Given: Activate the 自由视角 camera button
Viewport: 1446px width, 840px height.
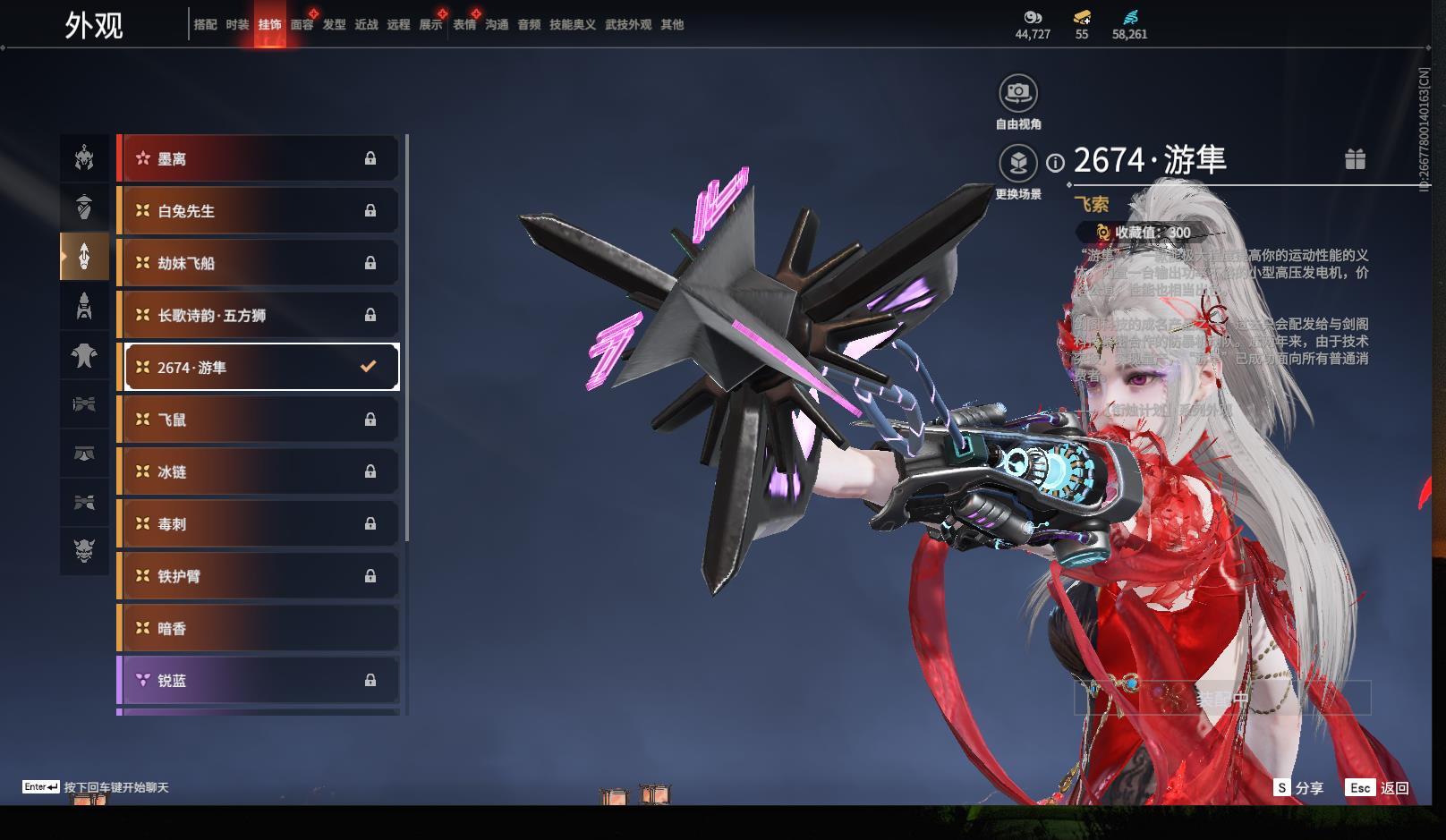Looking at the screenshot, I should (x=1017, y=92).
